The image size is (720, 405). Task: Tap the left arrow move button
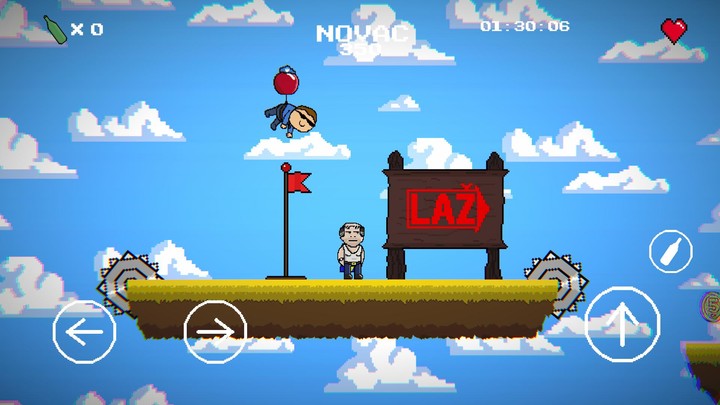(x=84, y=331)
